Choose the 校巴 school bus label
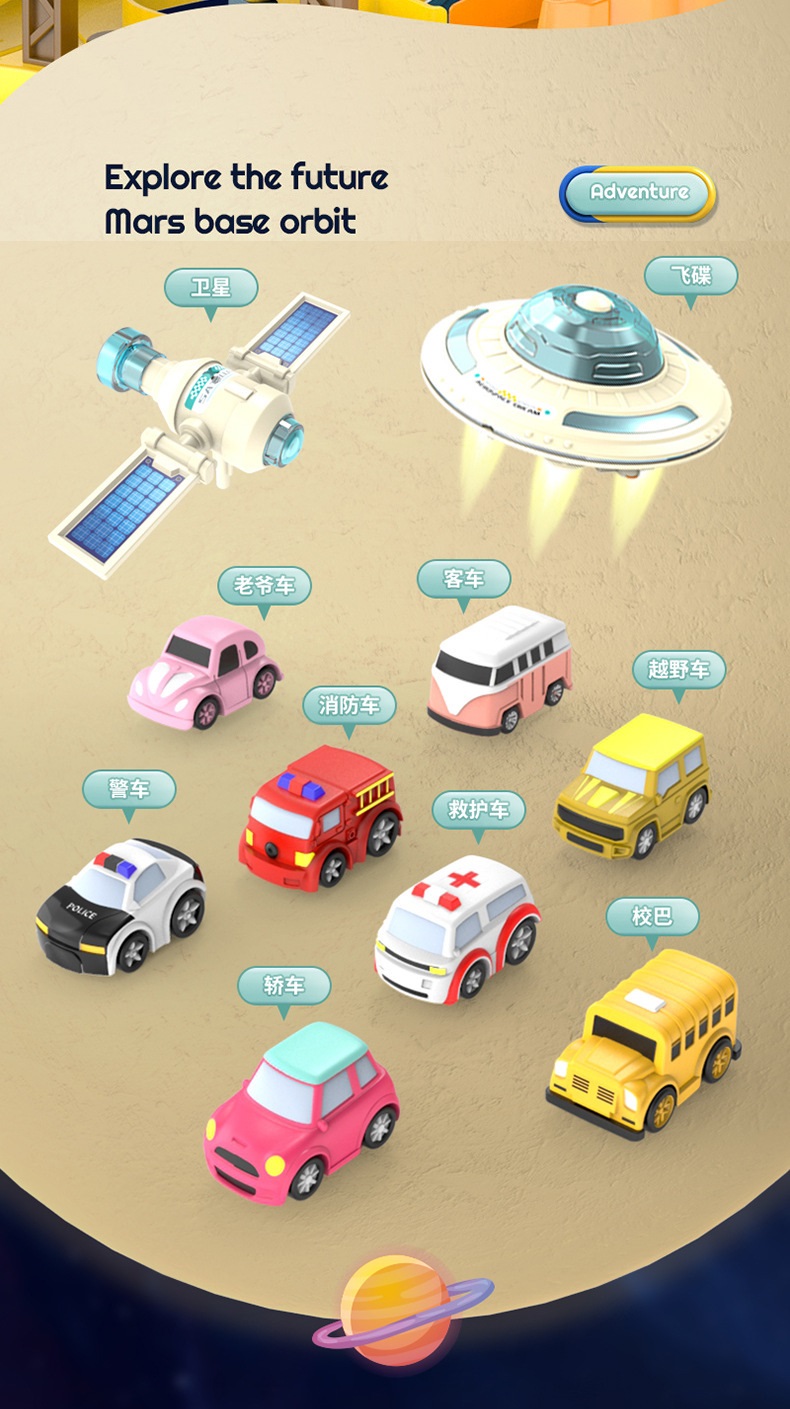 point(652,915)
